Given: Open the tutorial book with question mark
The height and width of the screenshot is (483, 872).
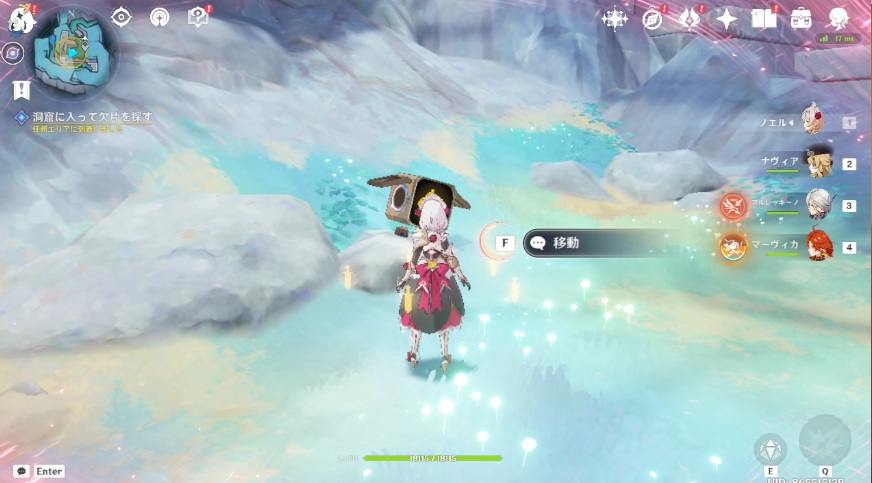Looking at the screenshot, I should point(197,17).
